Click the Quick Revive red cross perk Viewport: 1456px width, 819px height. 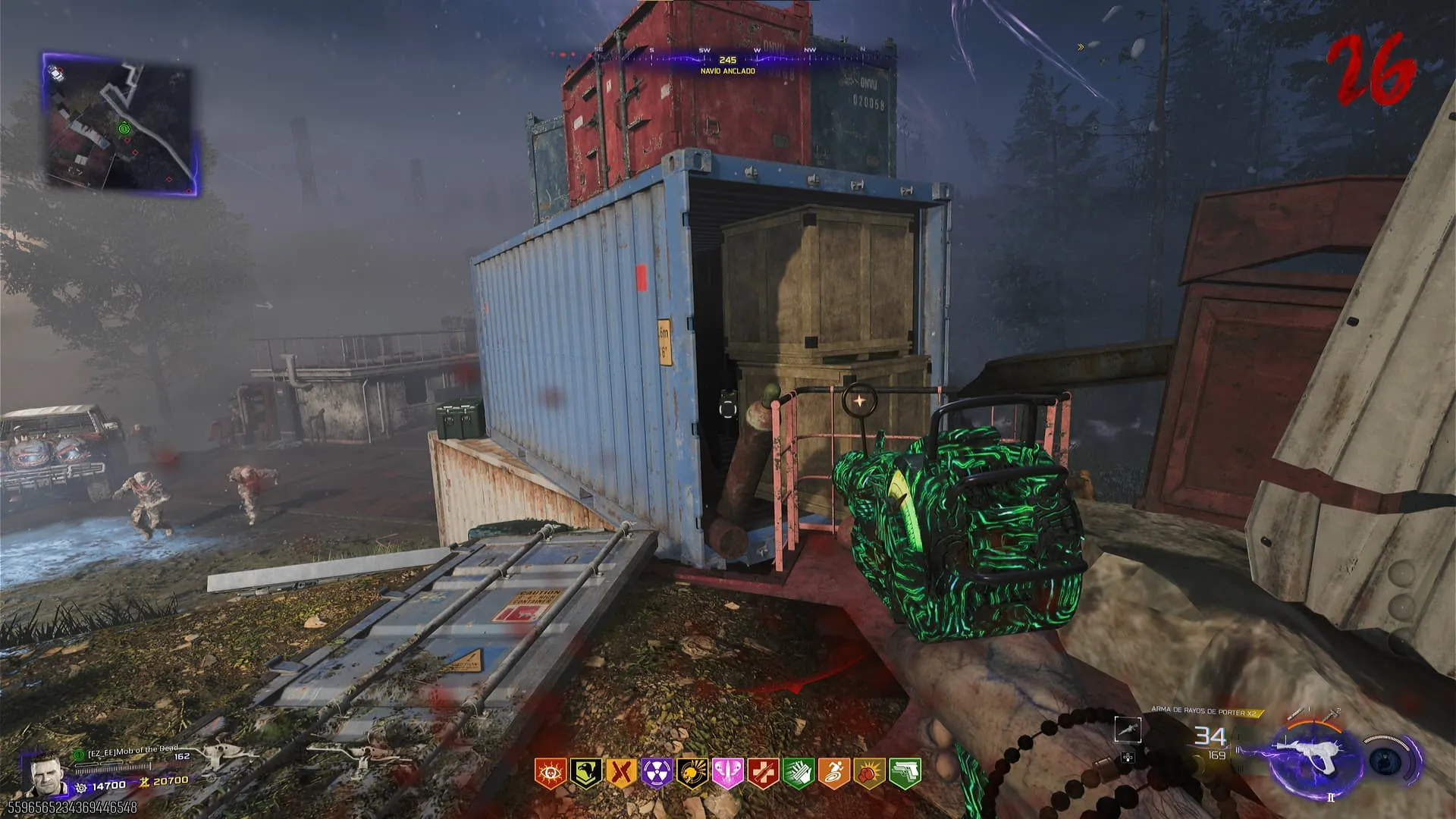coord(763,773)
